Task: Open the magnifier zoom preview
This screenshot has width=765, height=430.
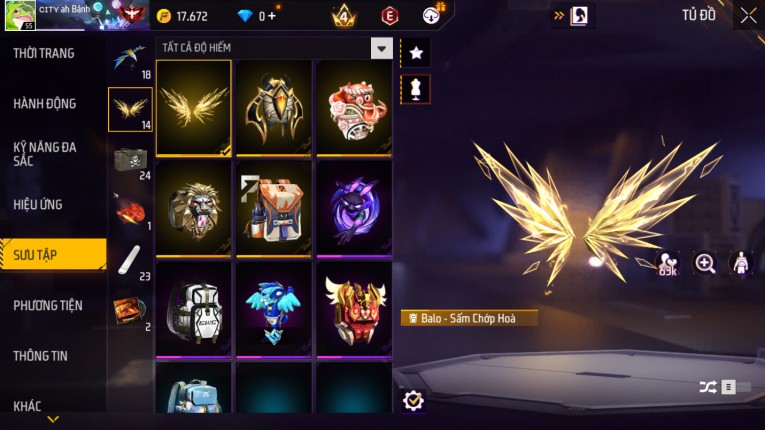Action: tap(705, 263)
